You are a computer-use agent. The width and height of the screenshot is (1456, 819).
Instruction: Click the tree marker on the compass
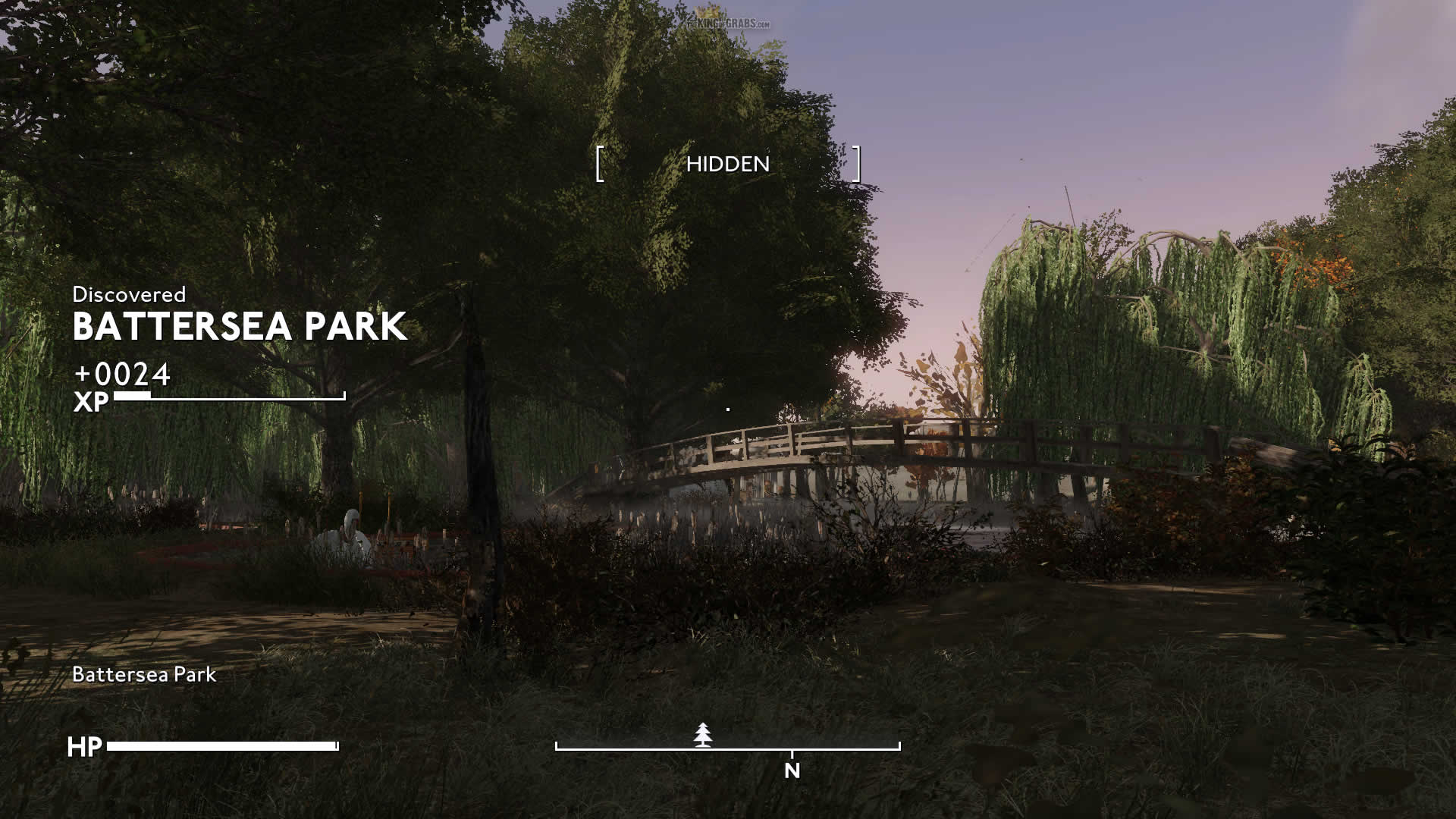[704, 735]
